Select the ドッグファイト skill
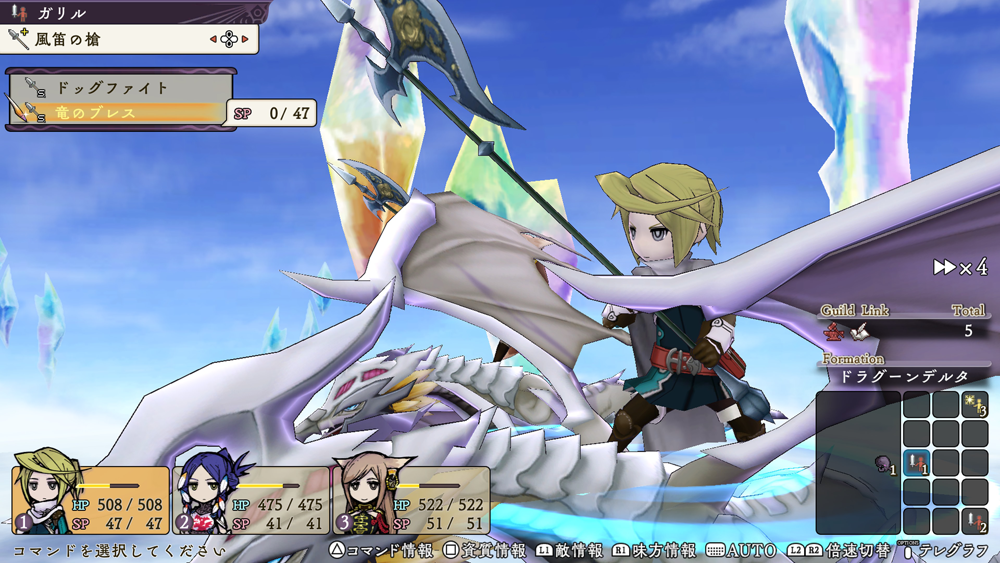 coord(112,88)
